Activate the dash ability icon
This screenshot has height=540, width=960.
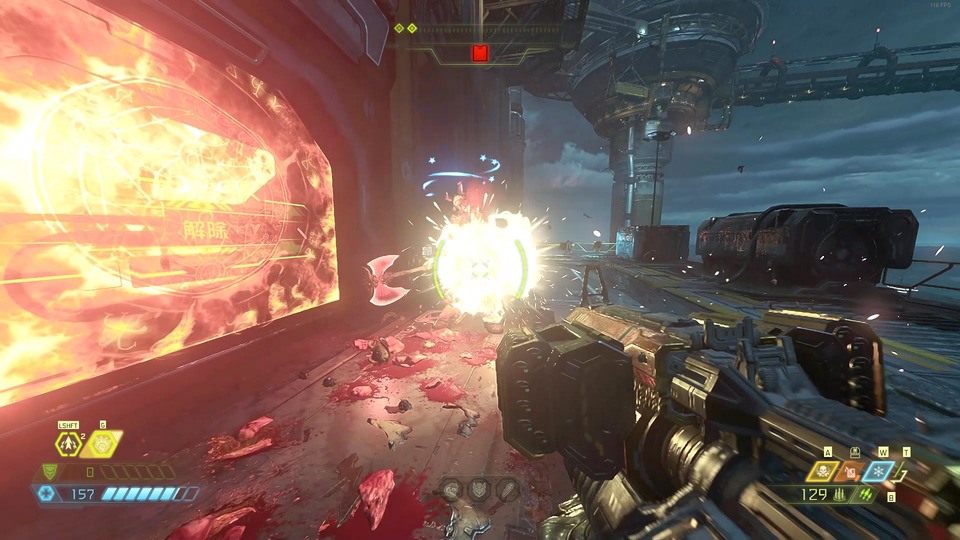point(70,443)
